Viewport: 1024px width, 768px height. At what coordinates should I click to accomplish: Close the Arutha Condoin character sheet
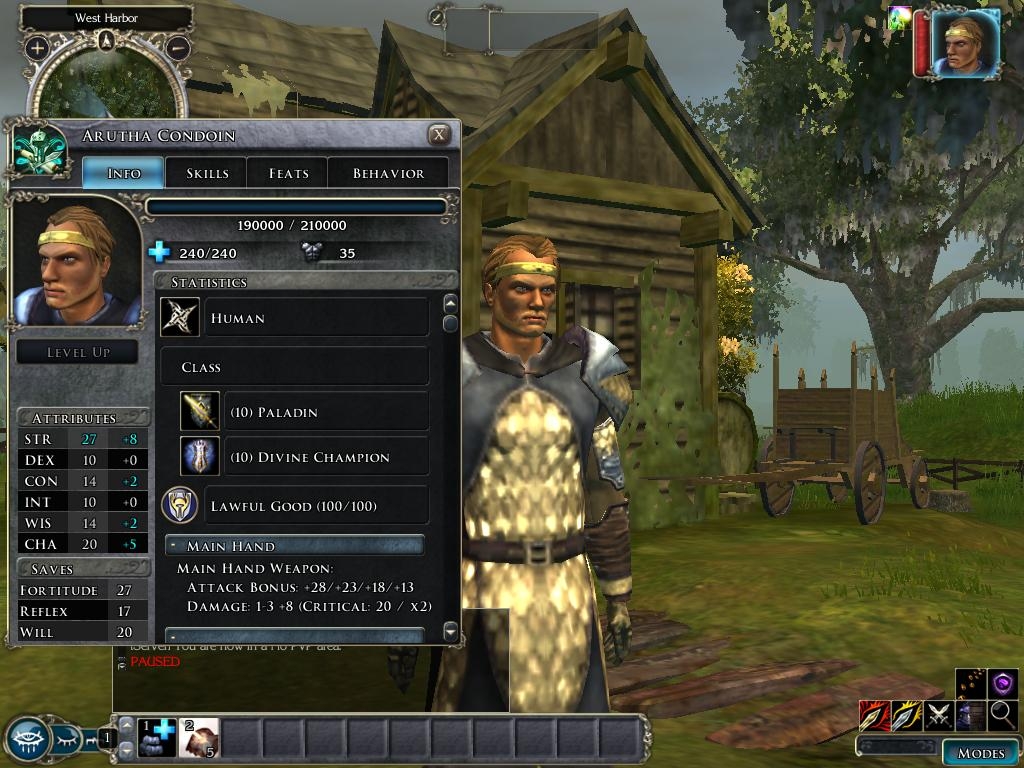click(x=438, y=135)
